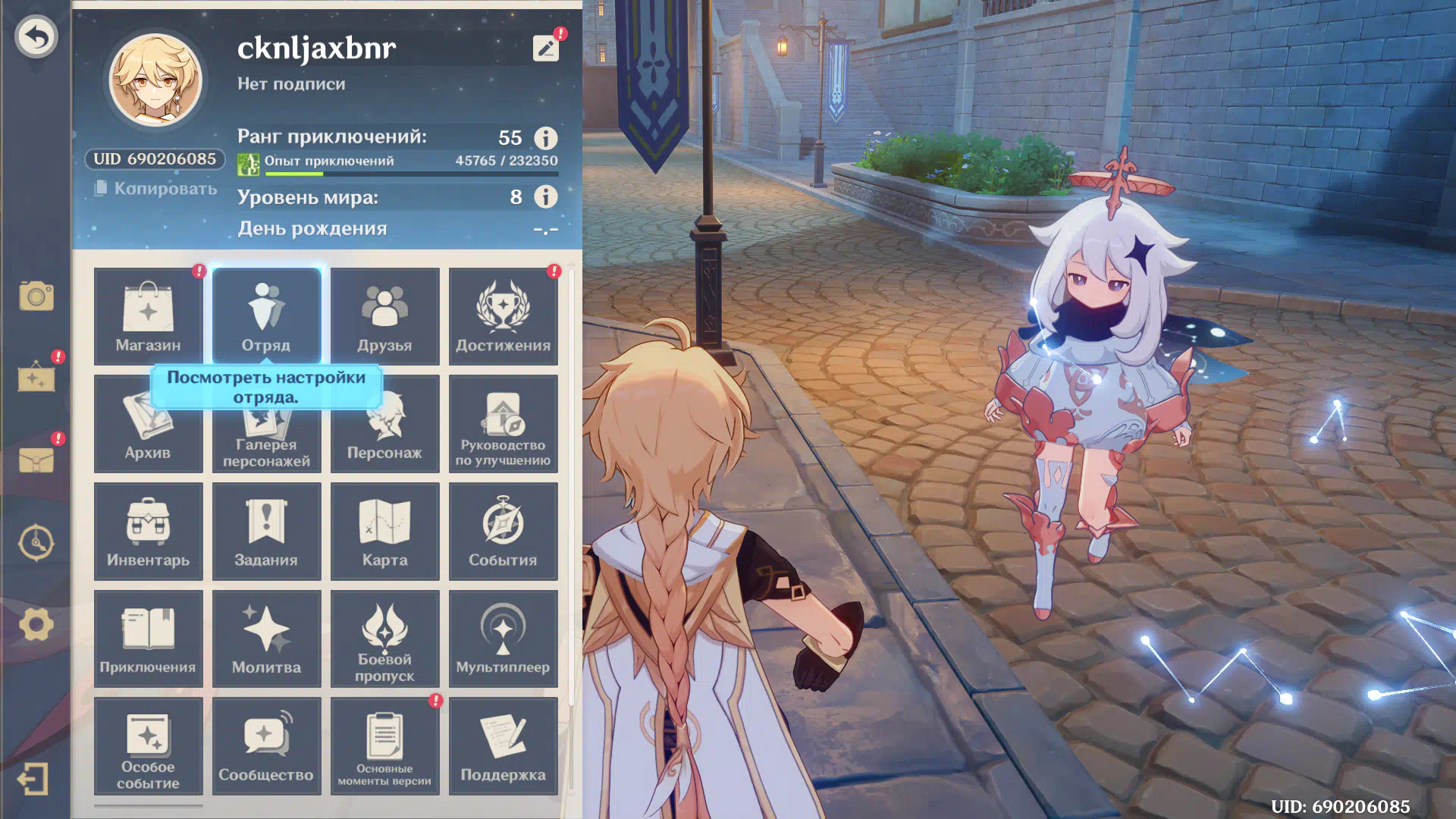Open the Задания quest log

point(266,532)
